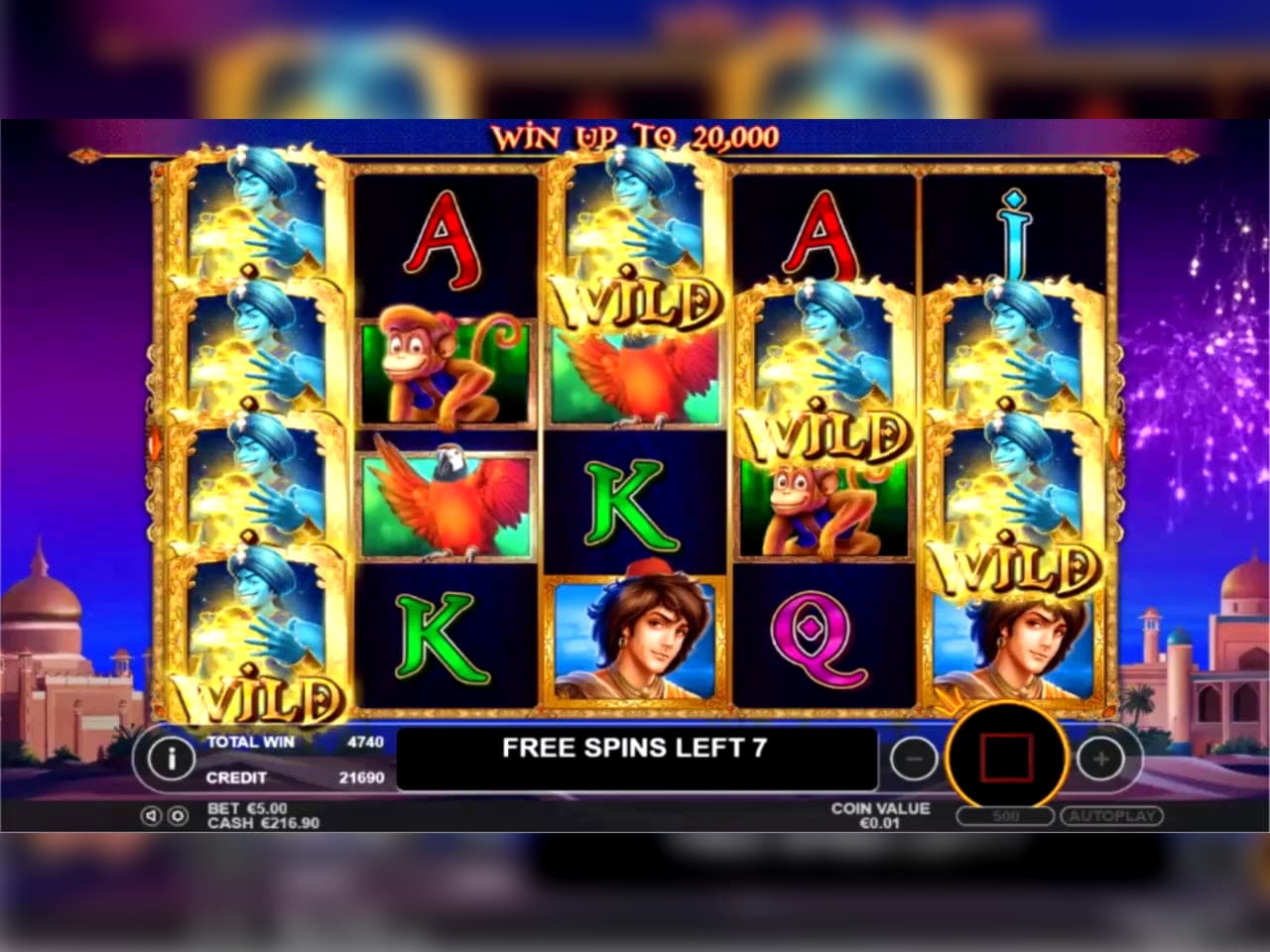This screenshot has width=1270, height=952.
Task: Toggle the sound speaker icon
Action: click(152, 816)
